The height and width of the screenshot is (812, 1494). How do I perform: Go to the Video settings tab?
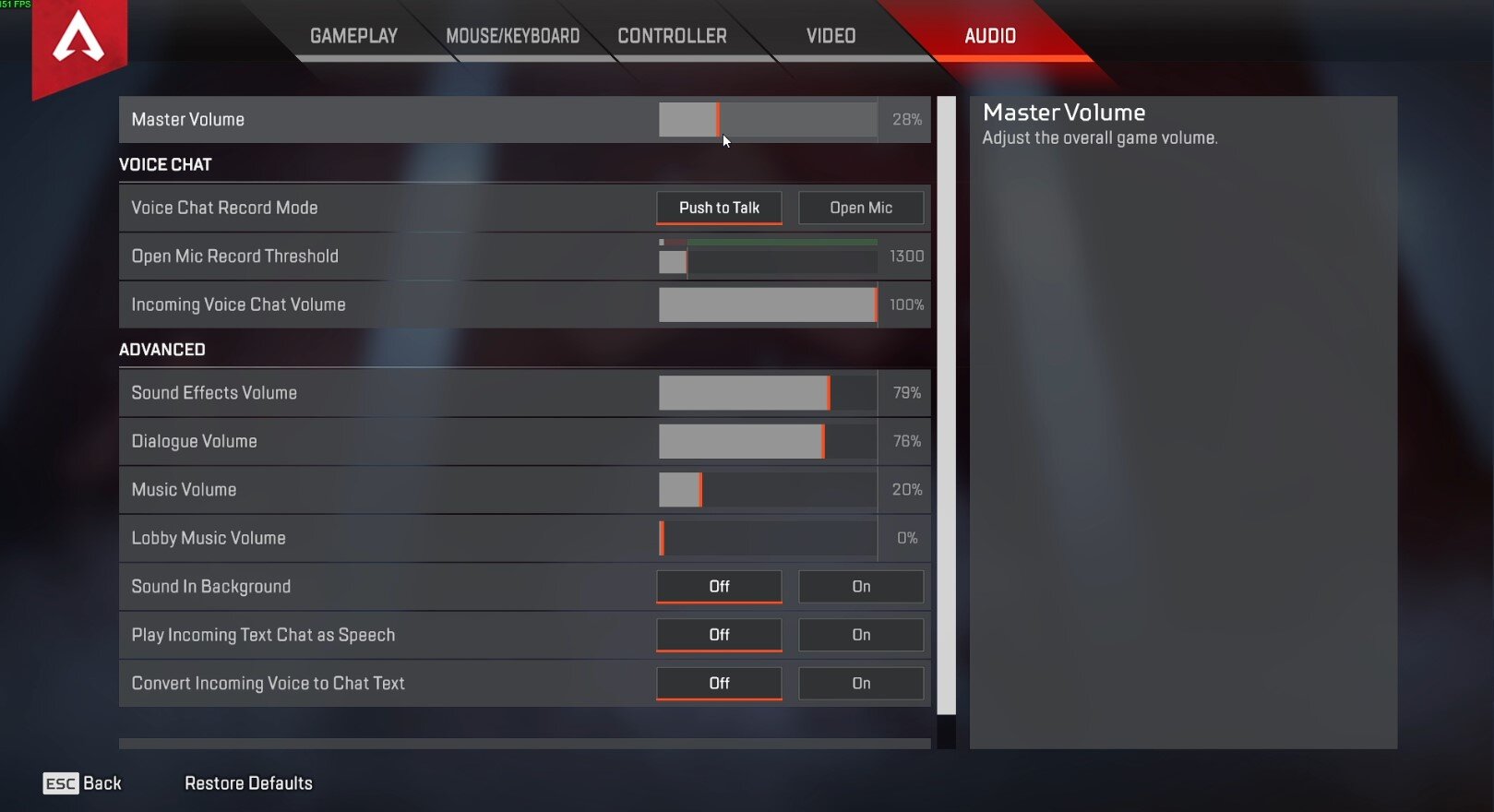point(831,36)
